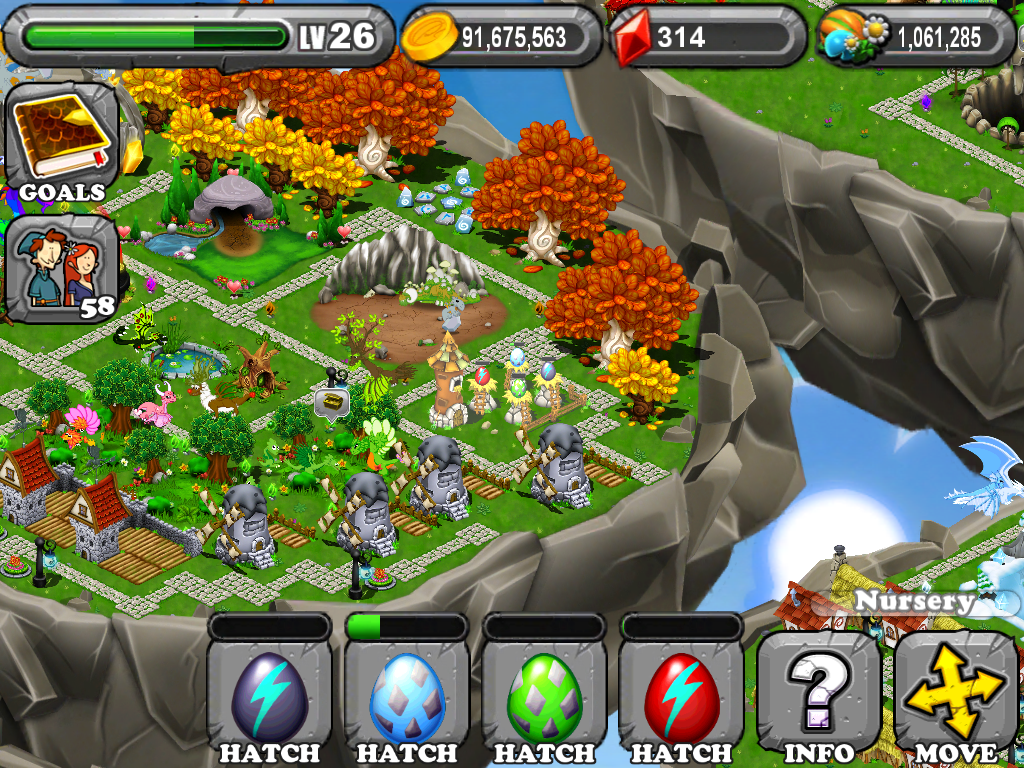Open the red gem shop counter
Image resolution: width=1024 pixels, height=768 pixels.
(x=707, y=38)
